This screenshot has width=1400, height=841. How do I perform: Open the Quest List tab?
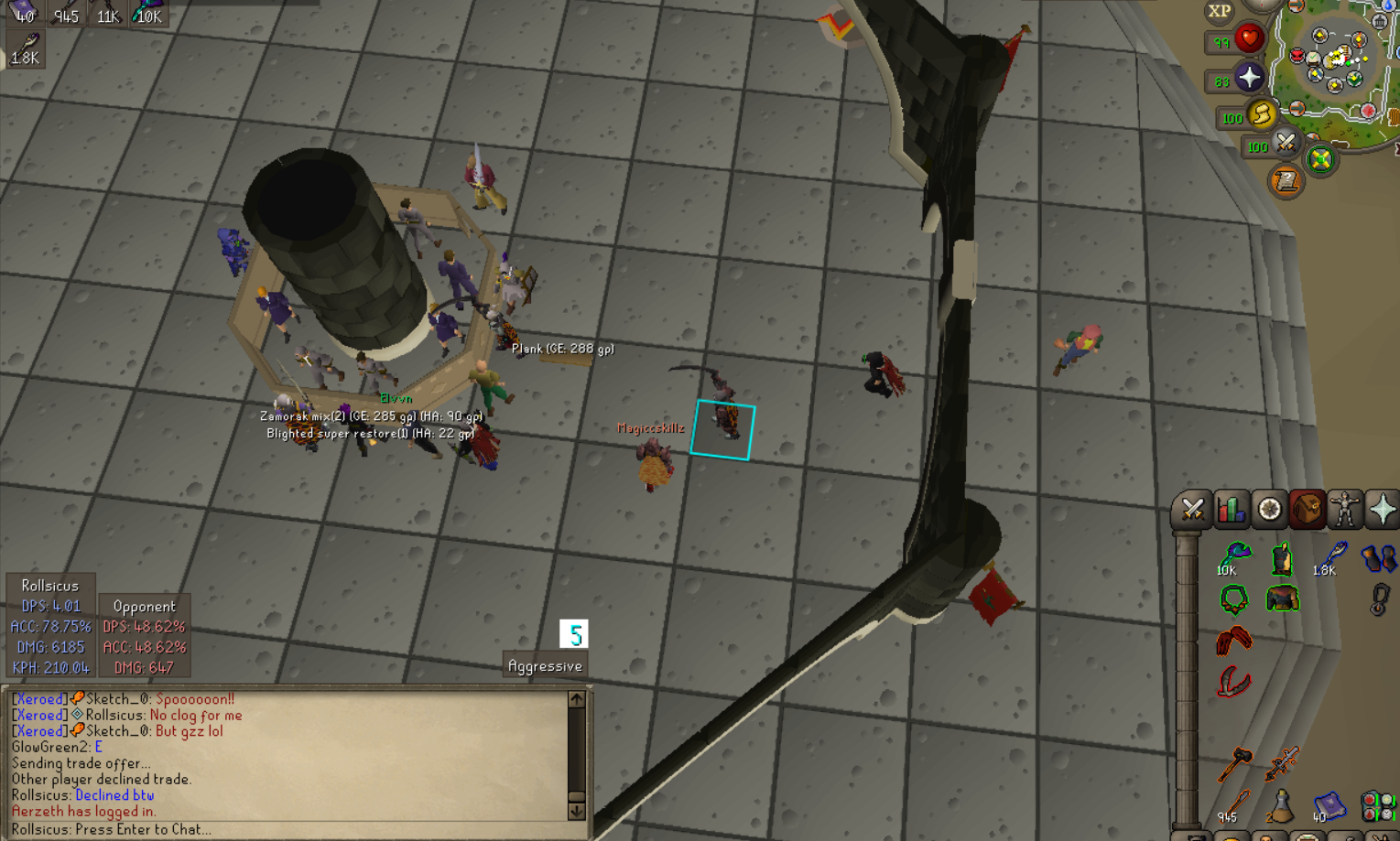[1269, 510]
